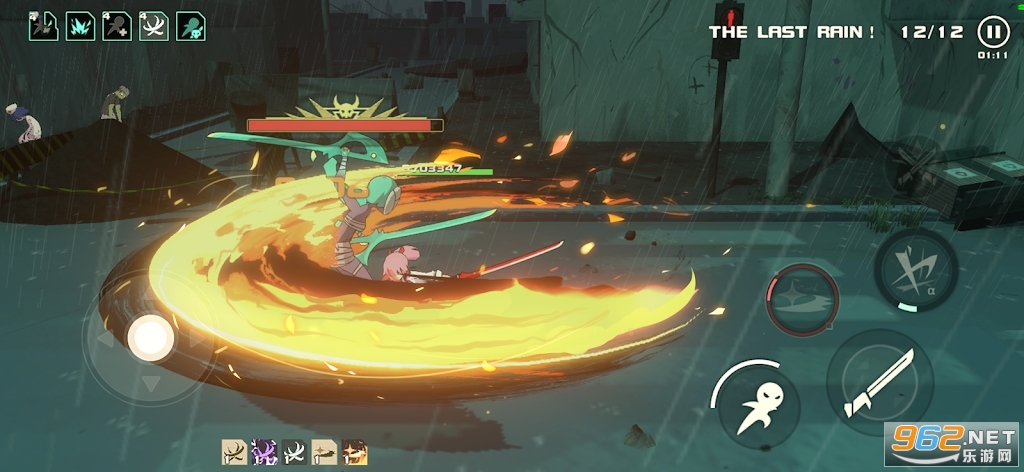Select the cyan crystal burst buff icon
The width and height of the screenshot is (1024, 472).
[x=80, y=26]
